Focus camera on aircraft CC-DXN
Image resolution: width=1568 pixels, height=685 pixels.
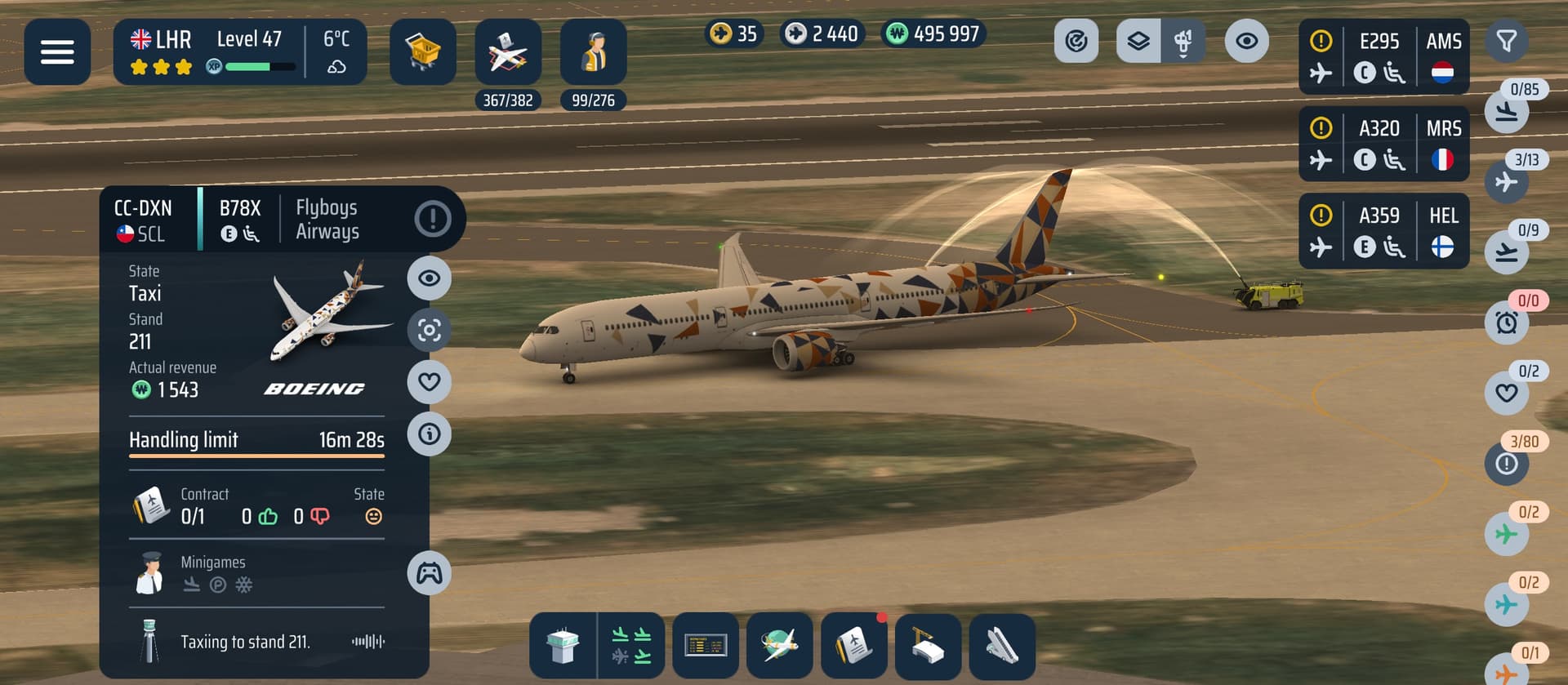coord(430,330)
